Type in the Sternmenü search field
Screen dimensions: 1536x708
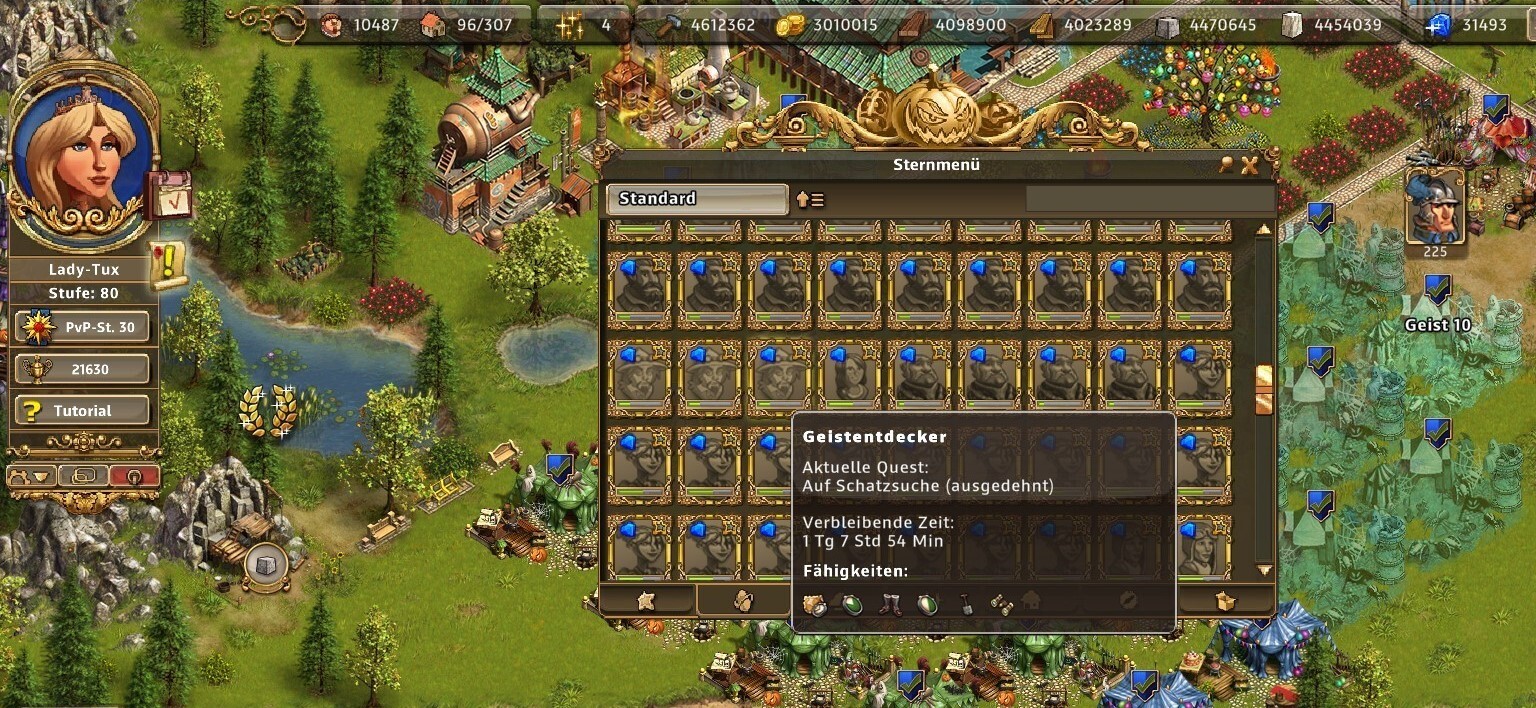click(1150, 199)
